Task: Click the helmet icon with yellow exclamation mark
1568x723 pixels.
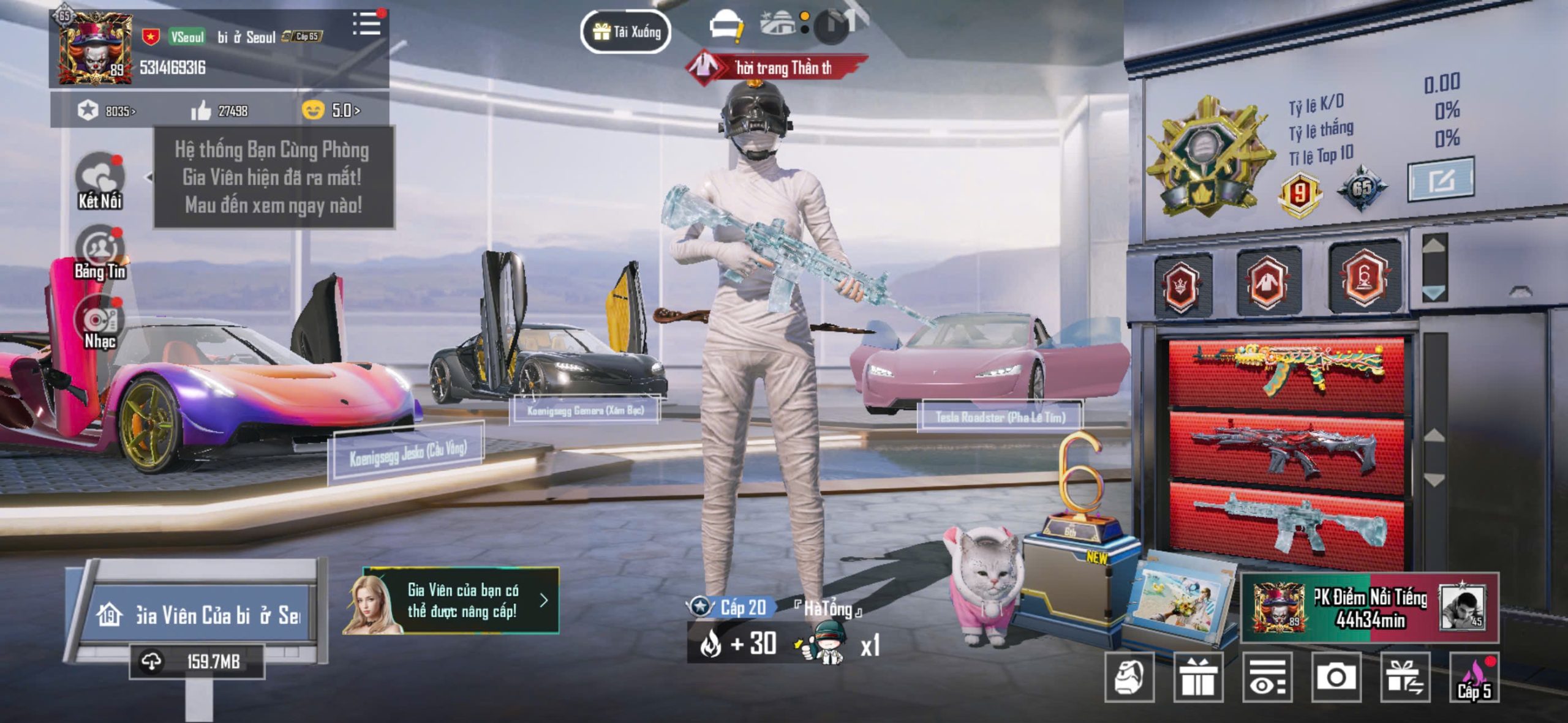Action: 725,28
